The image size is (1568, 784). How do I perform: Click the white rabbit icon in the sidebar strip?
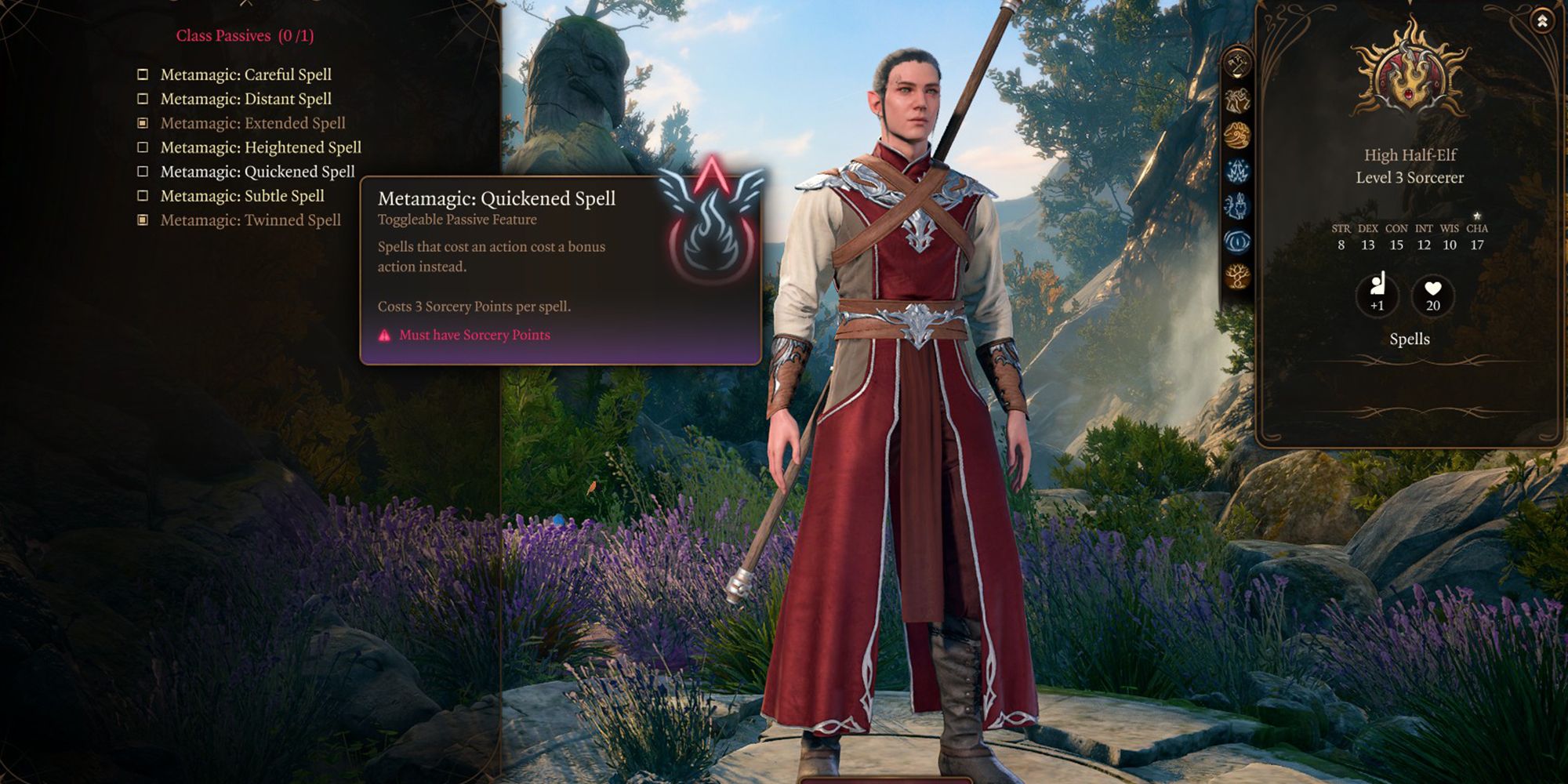pos(1236,205)
